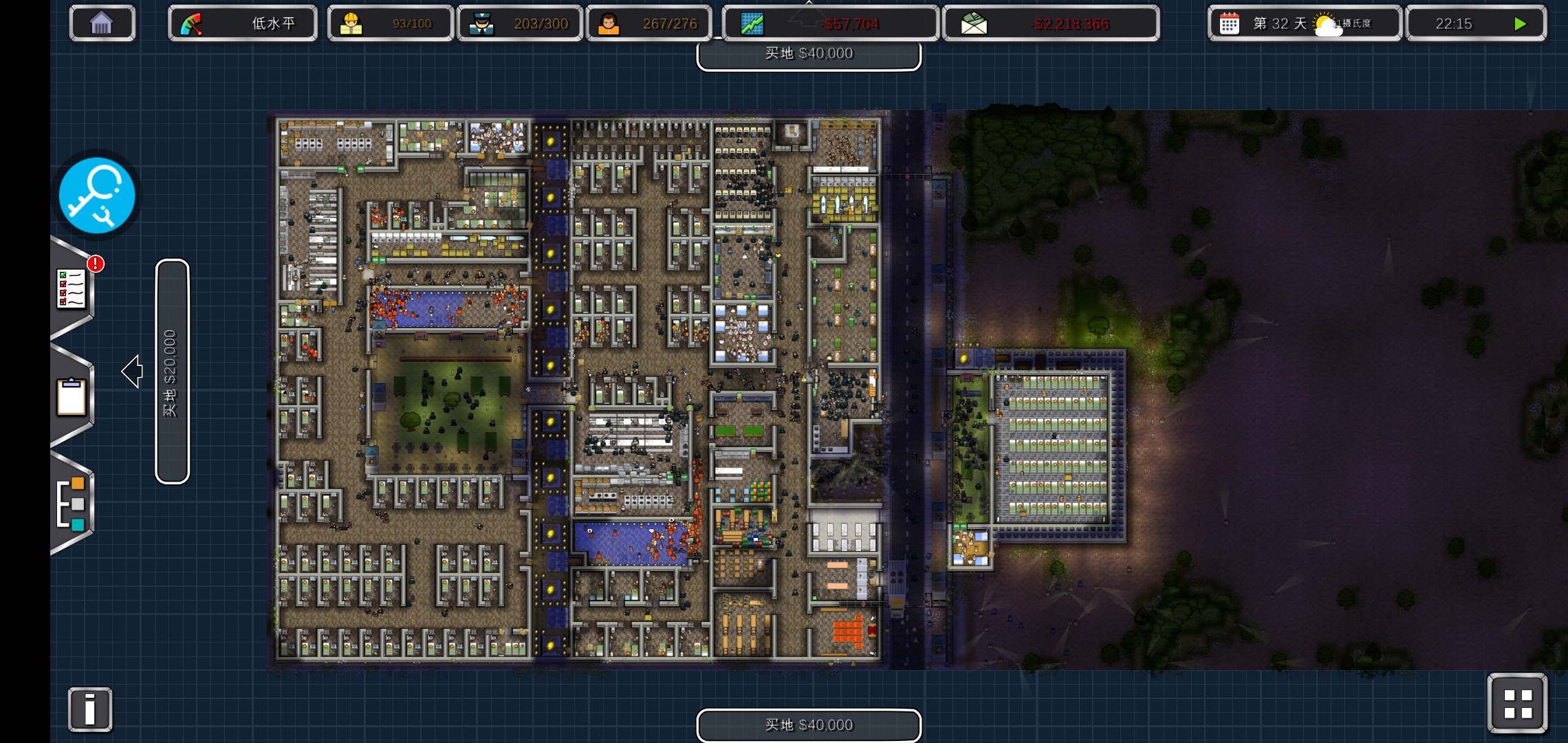1568x743 pixels.
Task: Buy land for $40,000 above the prison
Action: [x=809, y=54]
